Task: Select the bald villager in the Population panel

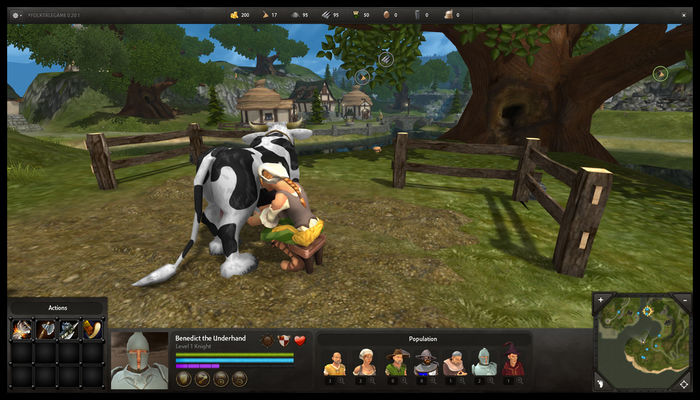Action: pos(335,363)
